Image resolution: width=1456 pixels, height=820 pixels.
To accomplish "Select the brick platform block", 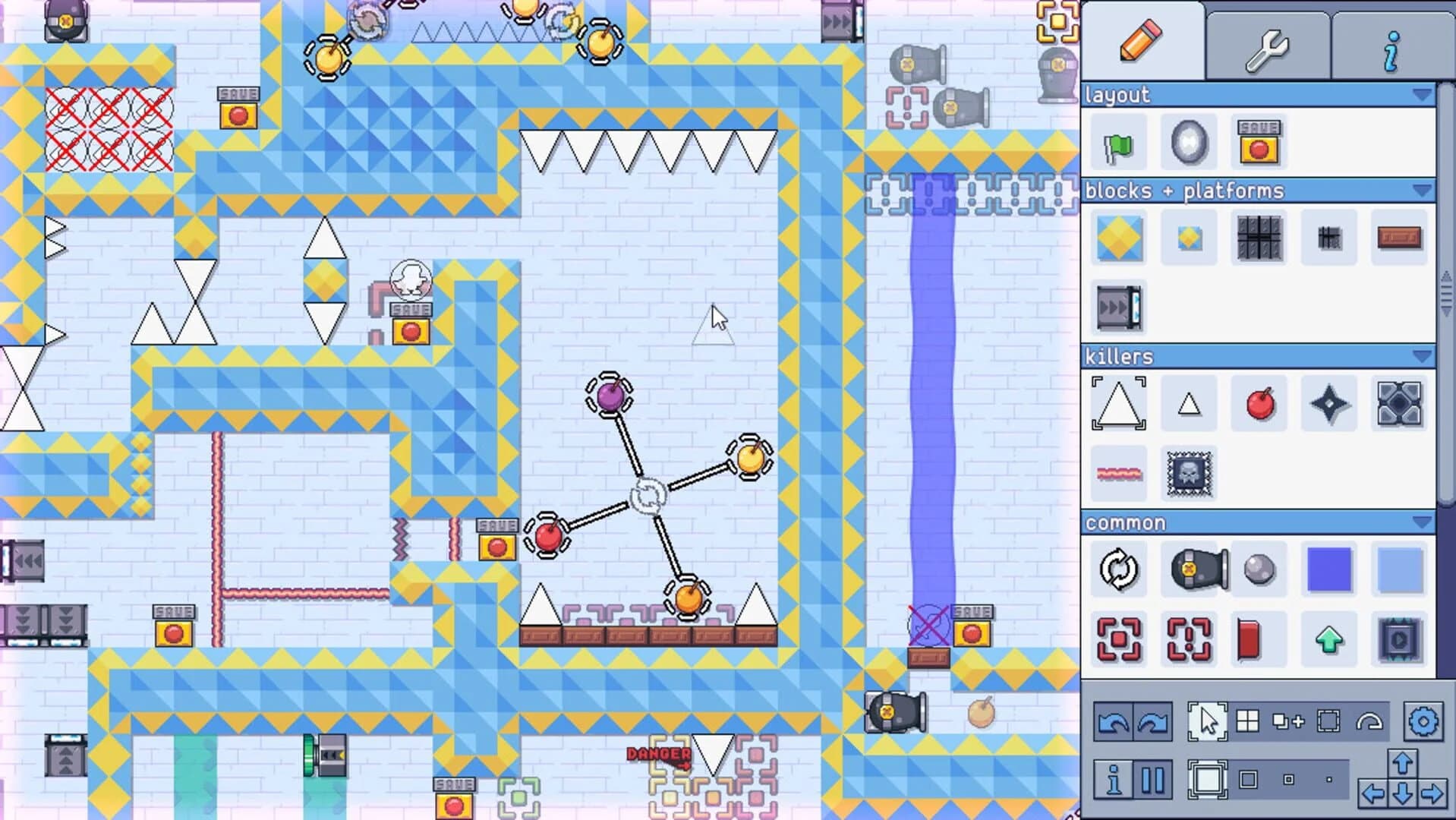I will (1399, 236).
